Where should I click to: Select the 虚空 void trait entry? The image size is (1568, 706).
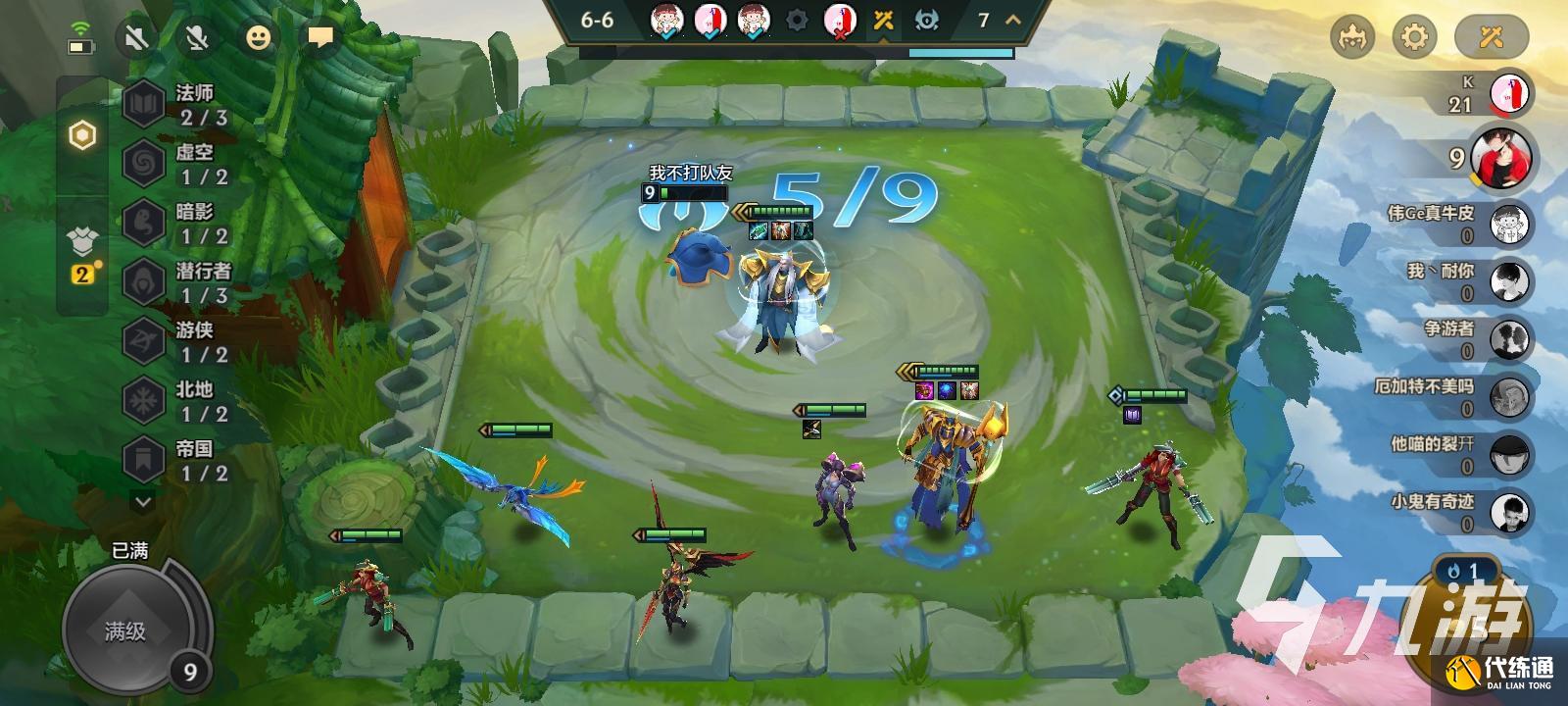[176, 164]
